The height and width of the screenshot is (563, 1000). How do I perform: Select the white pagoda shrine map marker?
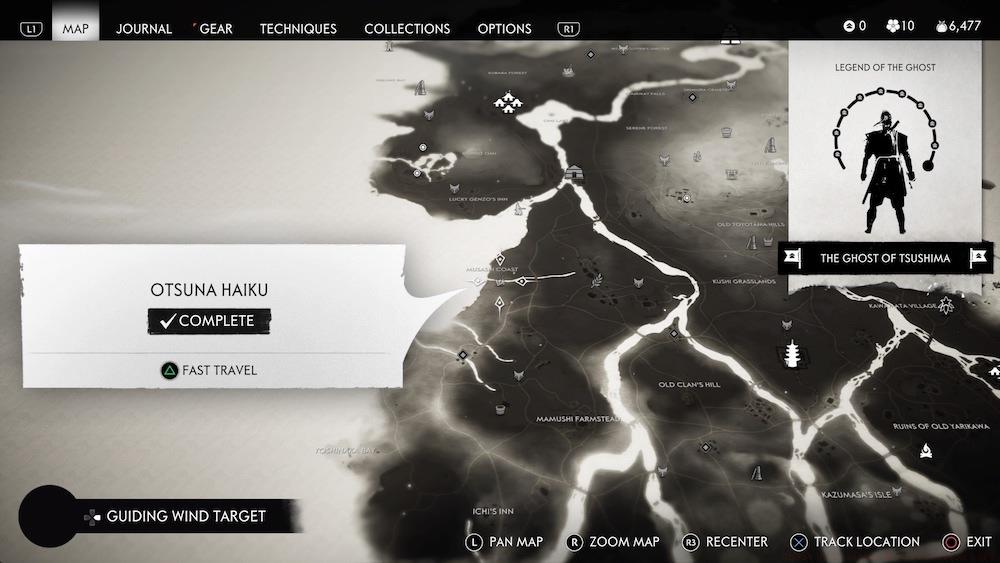(794, 354)
